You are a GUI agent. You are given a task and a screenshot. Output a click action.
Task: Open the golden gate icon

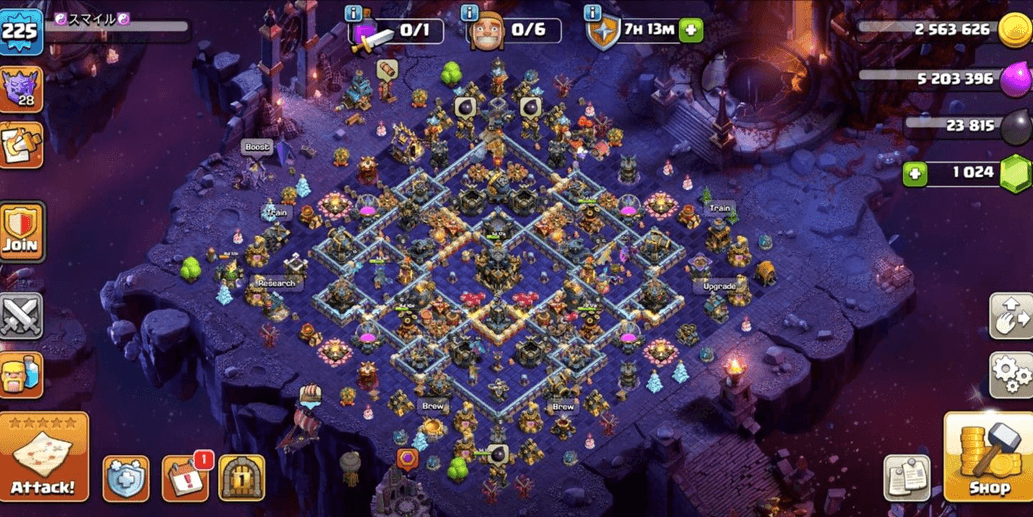point(241,478)
